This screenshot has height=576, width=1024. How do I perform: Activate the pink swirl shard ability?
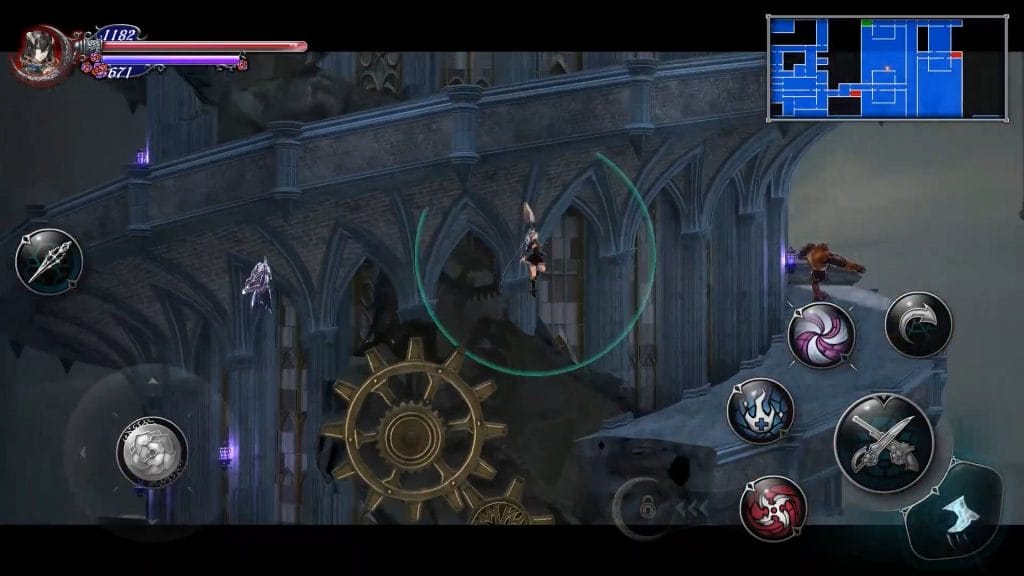tap(821, 334)
